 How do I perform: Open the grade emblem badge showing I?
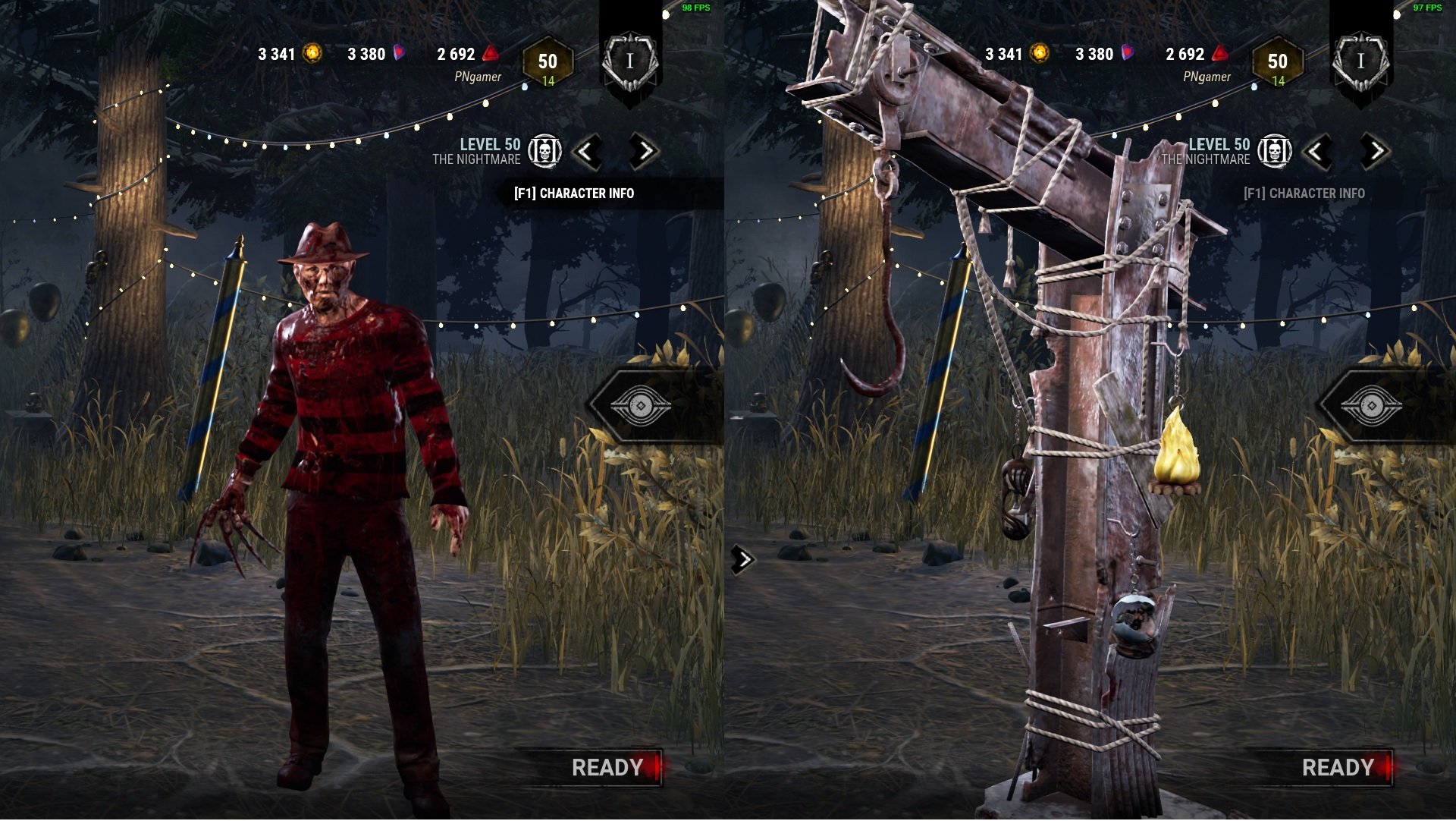pos(632,61)
